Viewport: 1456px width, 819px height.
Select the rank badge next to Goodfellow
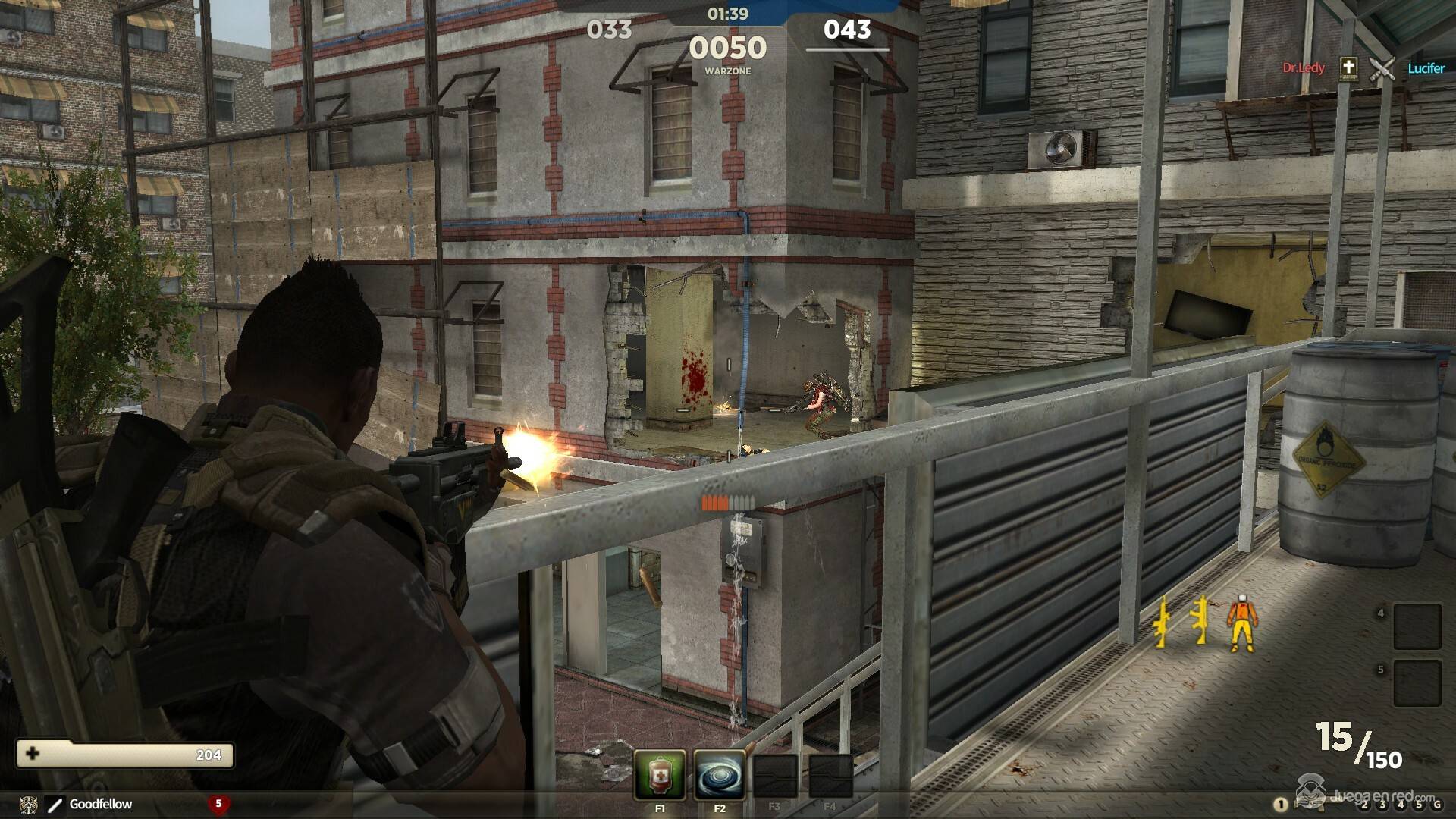tap(55, 804)
